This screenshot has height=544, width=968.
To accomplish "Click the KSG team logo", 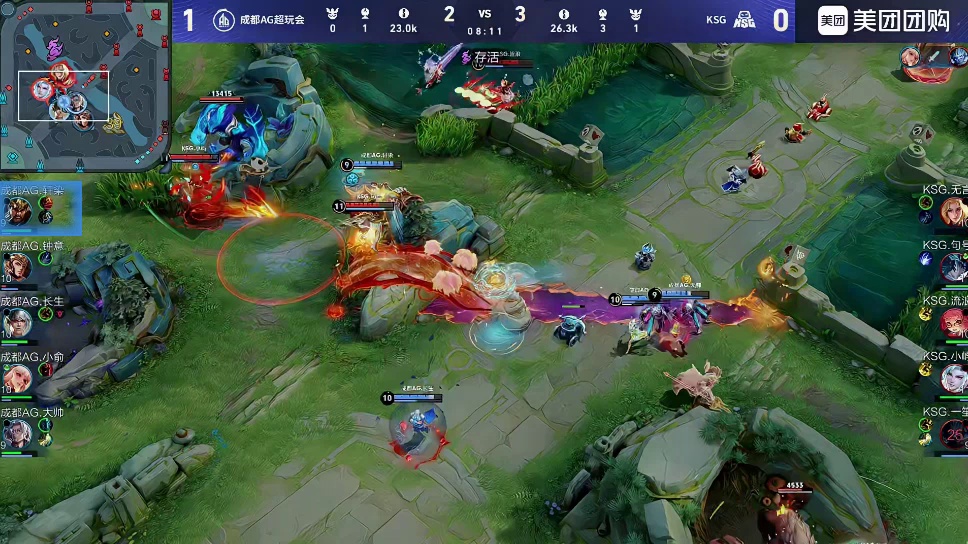I will [745, 19].
